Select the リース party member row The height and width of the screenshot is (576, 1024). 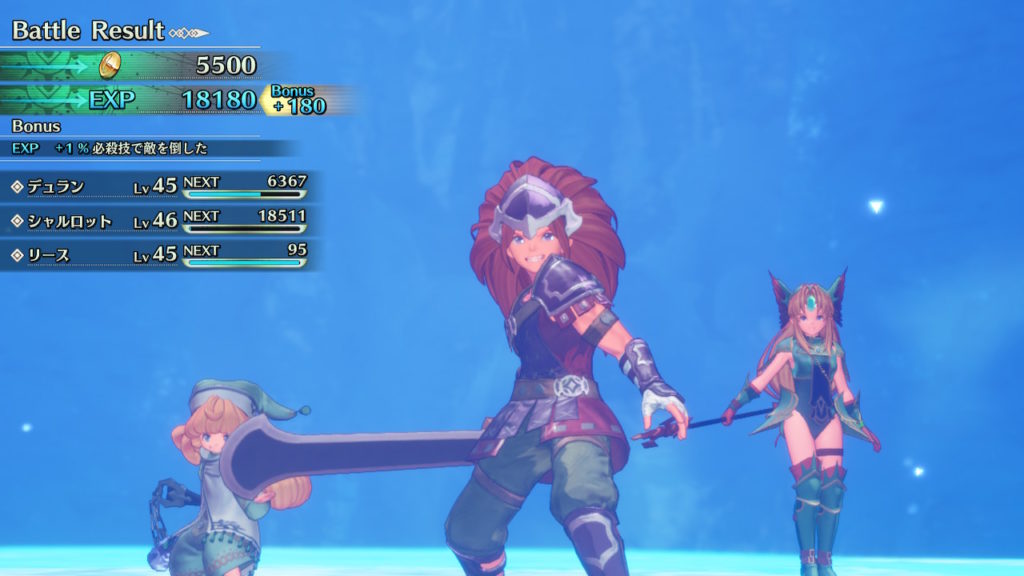point(160,255)
